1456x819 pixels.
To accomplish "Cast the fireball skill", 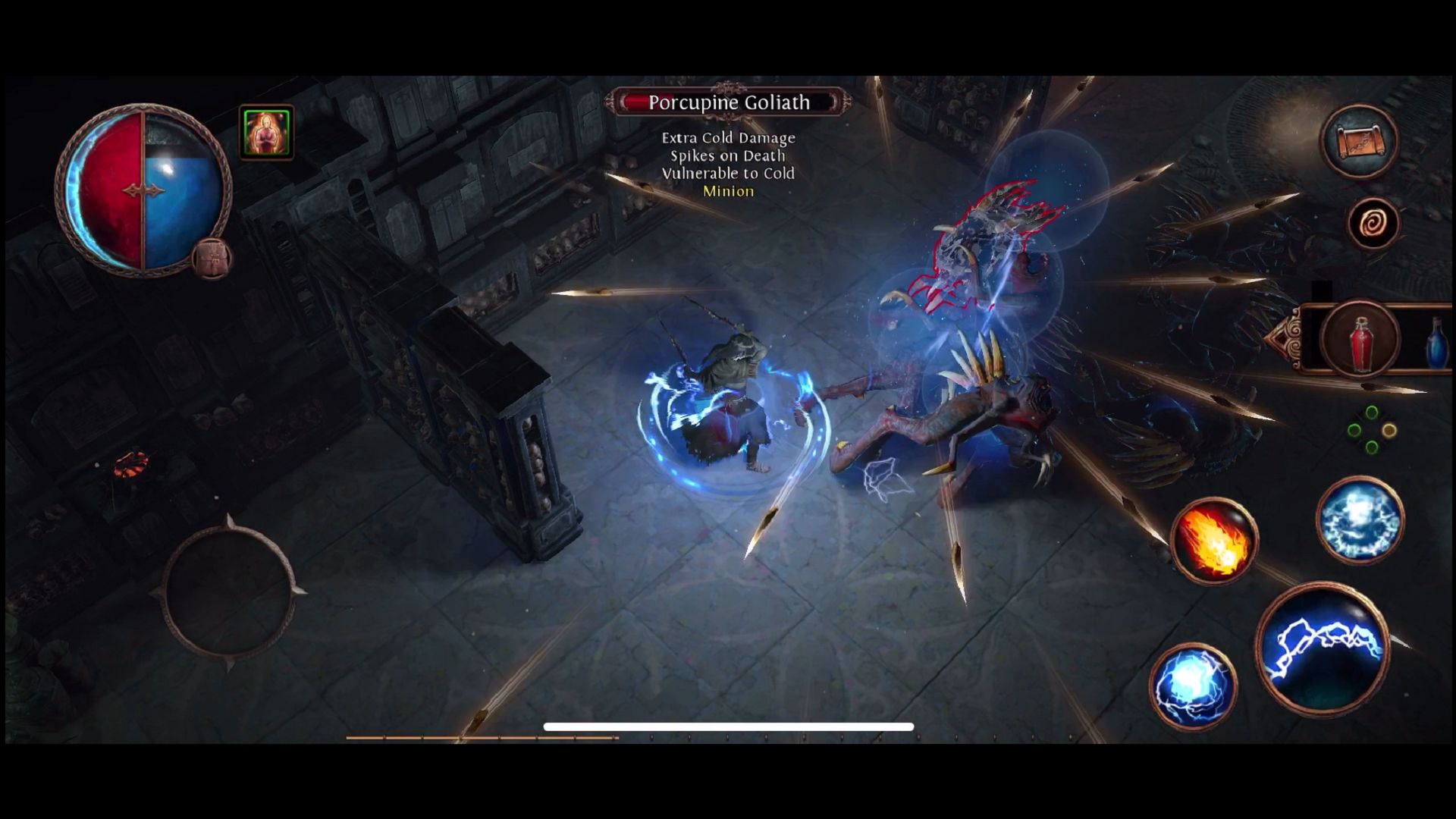I will pyautogui.click(x=1213, y=541).
